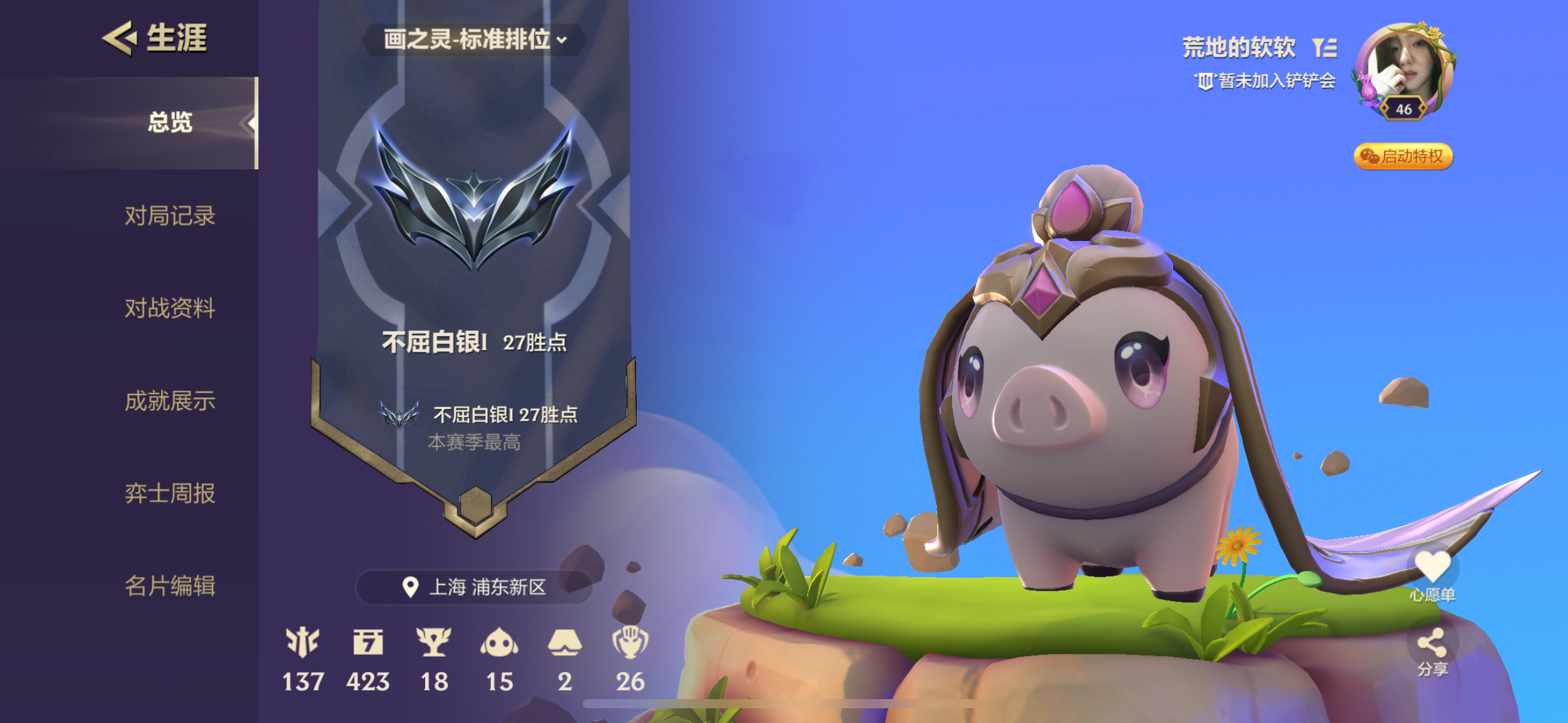Open the 心愿单 heart wishlist icon
1568x723 pixels.
click(1434, 567)
